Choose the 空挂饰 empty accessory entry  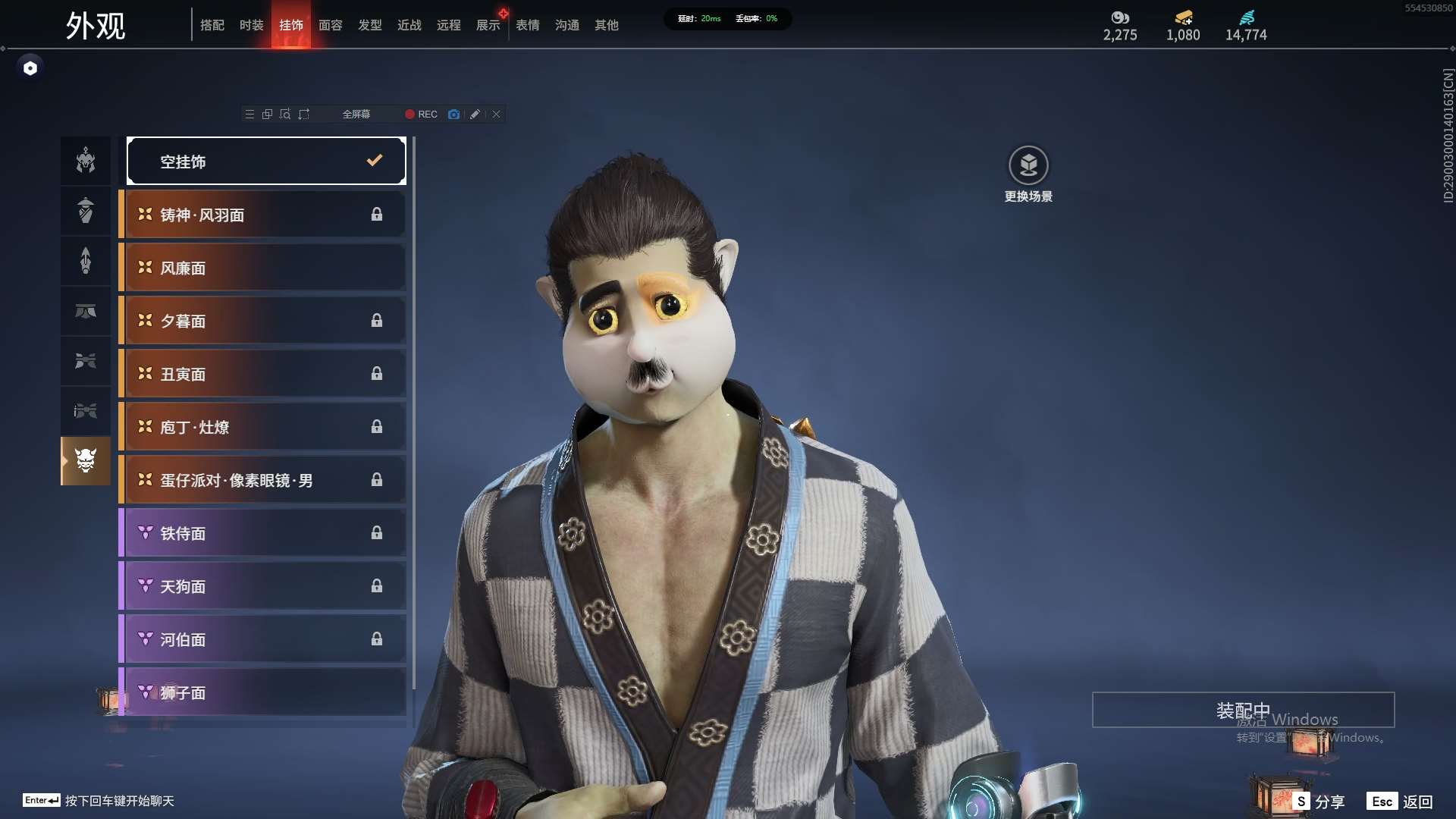point(266,161)
